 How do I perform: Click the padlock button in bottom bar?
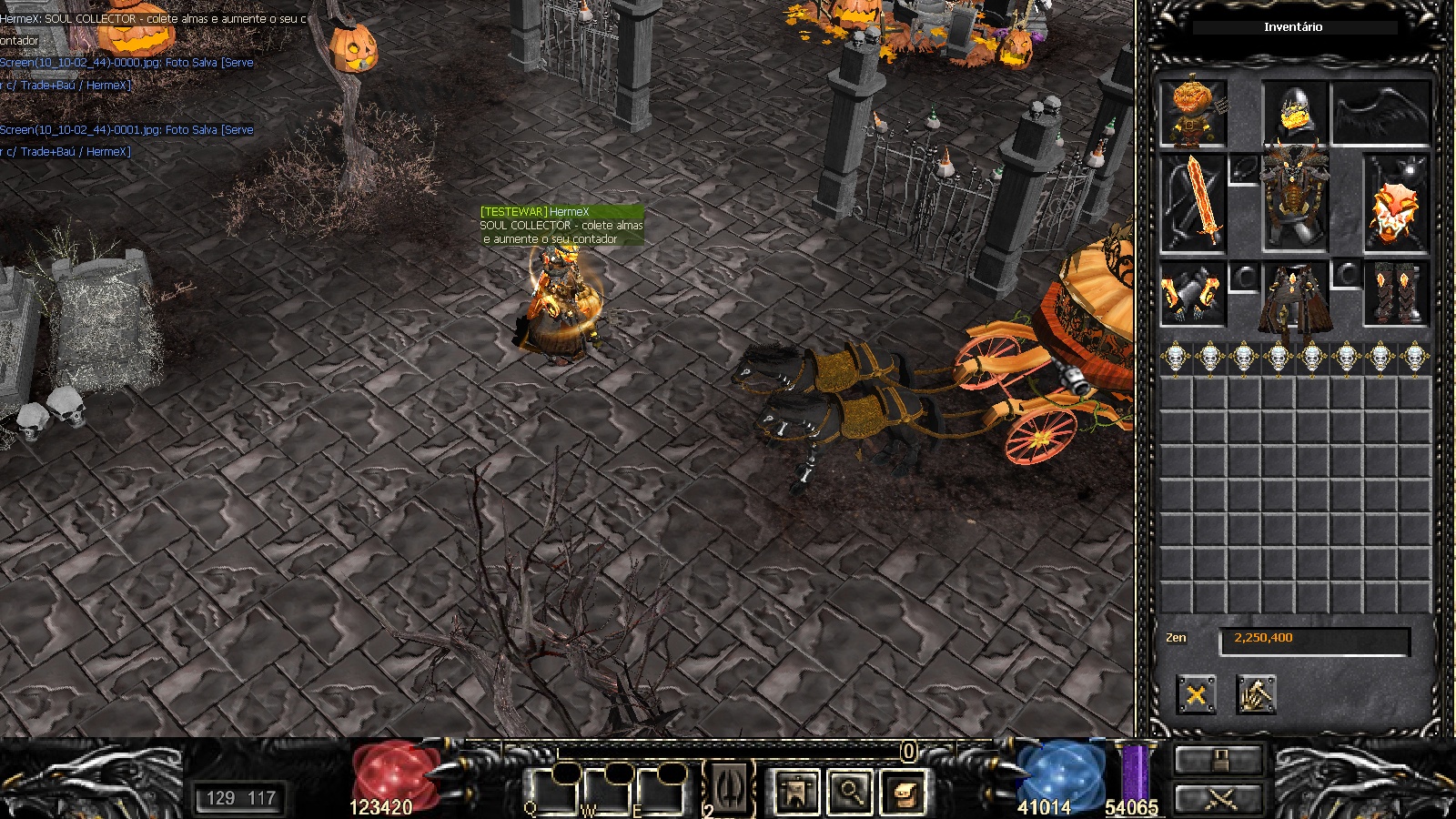click(1219, 760)
